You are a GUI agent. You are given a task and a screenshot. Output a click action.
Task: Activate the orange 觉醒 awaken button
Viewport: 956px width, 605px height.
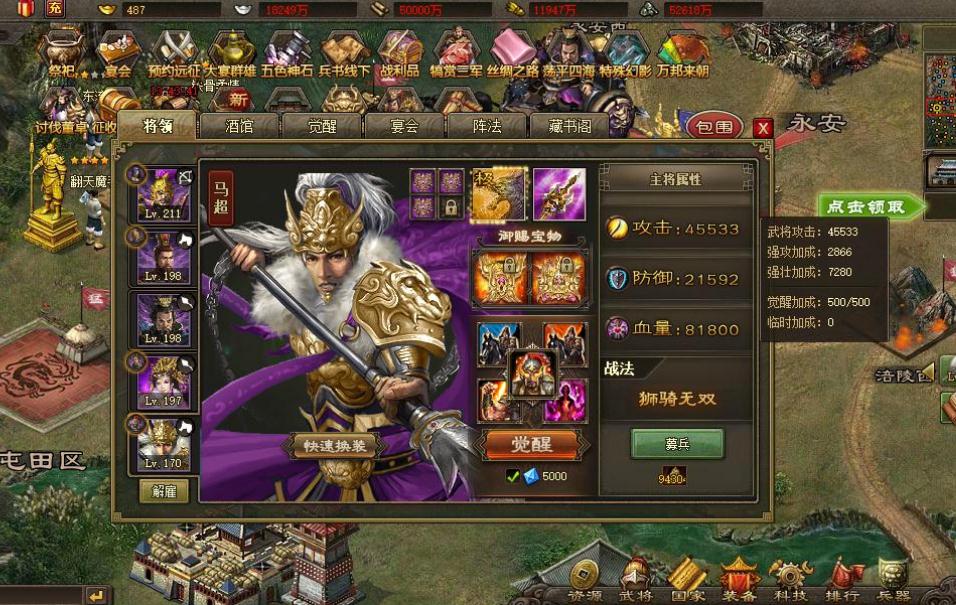click(x=531, y=443)
